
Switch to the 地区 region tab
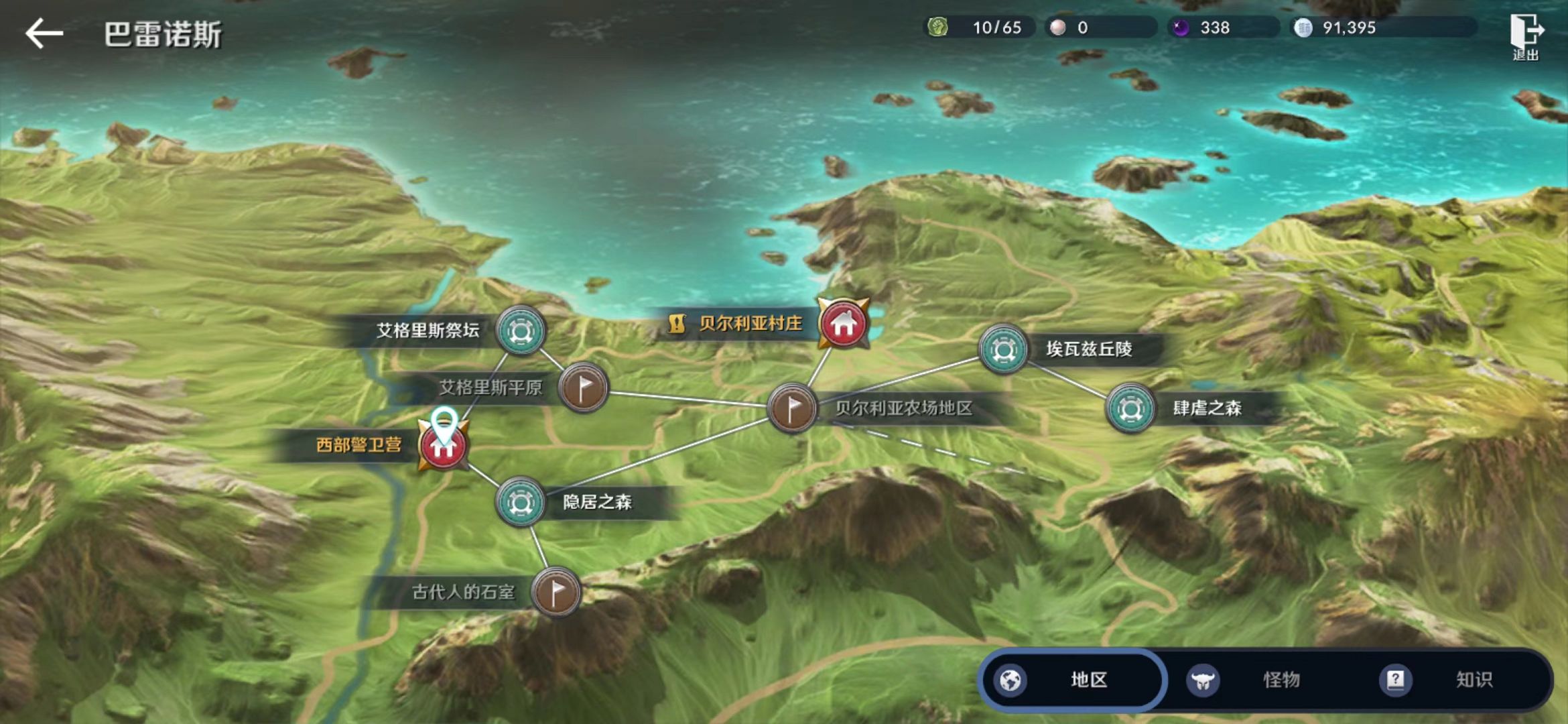pyautogui.click(x=1072, y=680)
